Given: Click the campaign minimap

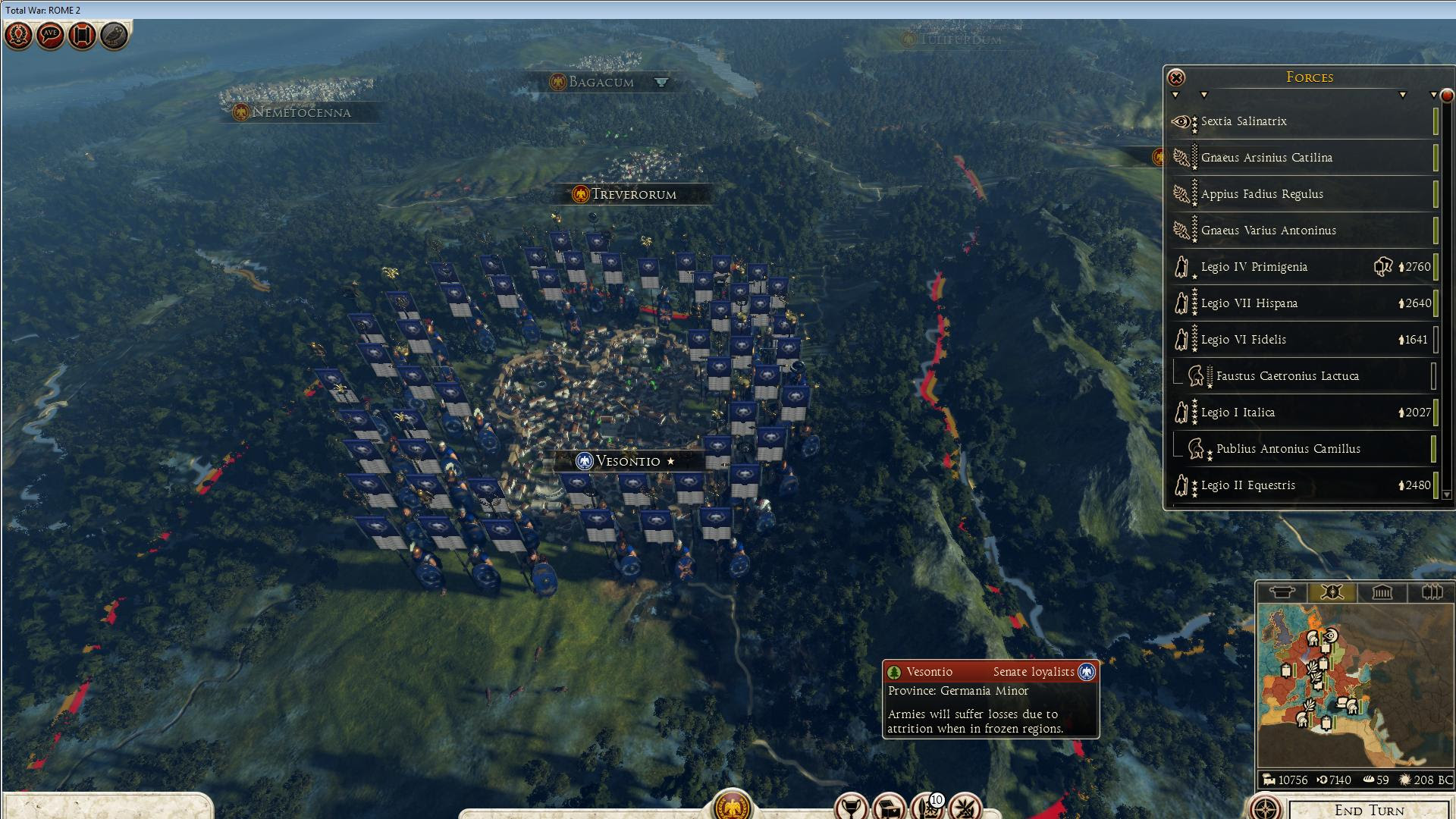Looking at the screenshot, I should 1354,686.
